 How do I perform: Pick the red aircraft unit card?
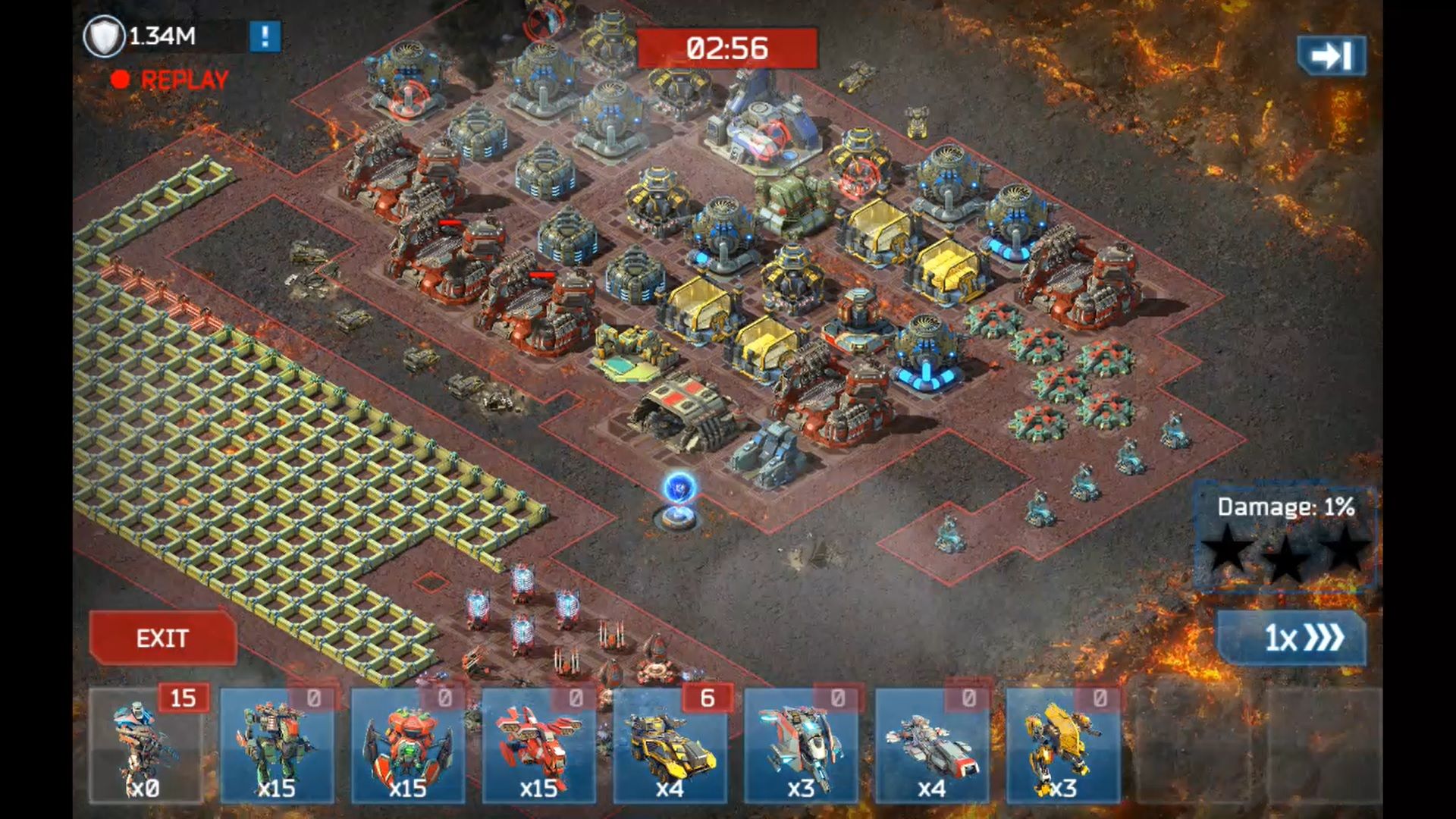539,745
